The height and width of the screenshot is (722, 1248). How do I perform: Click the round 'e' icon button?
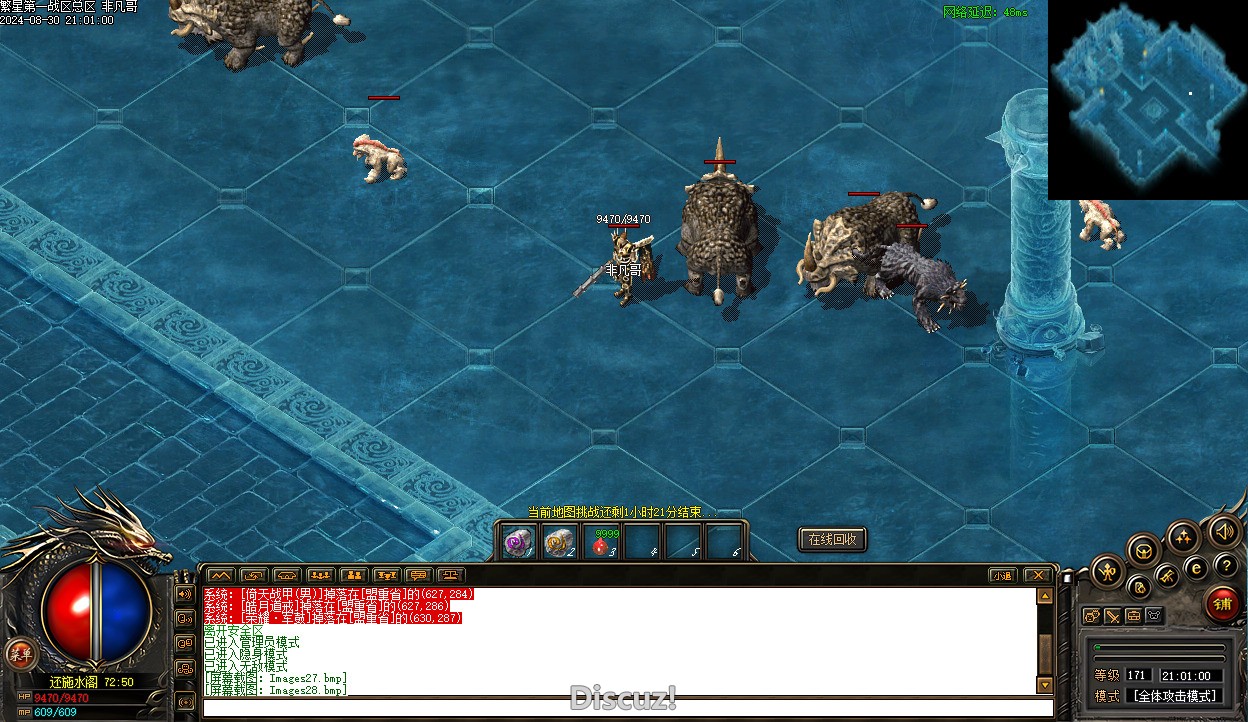pyautogui.click(x=1196, y=567)
